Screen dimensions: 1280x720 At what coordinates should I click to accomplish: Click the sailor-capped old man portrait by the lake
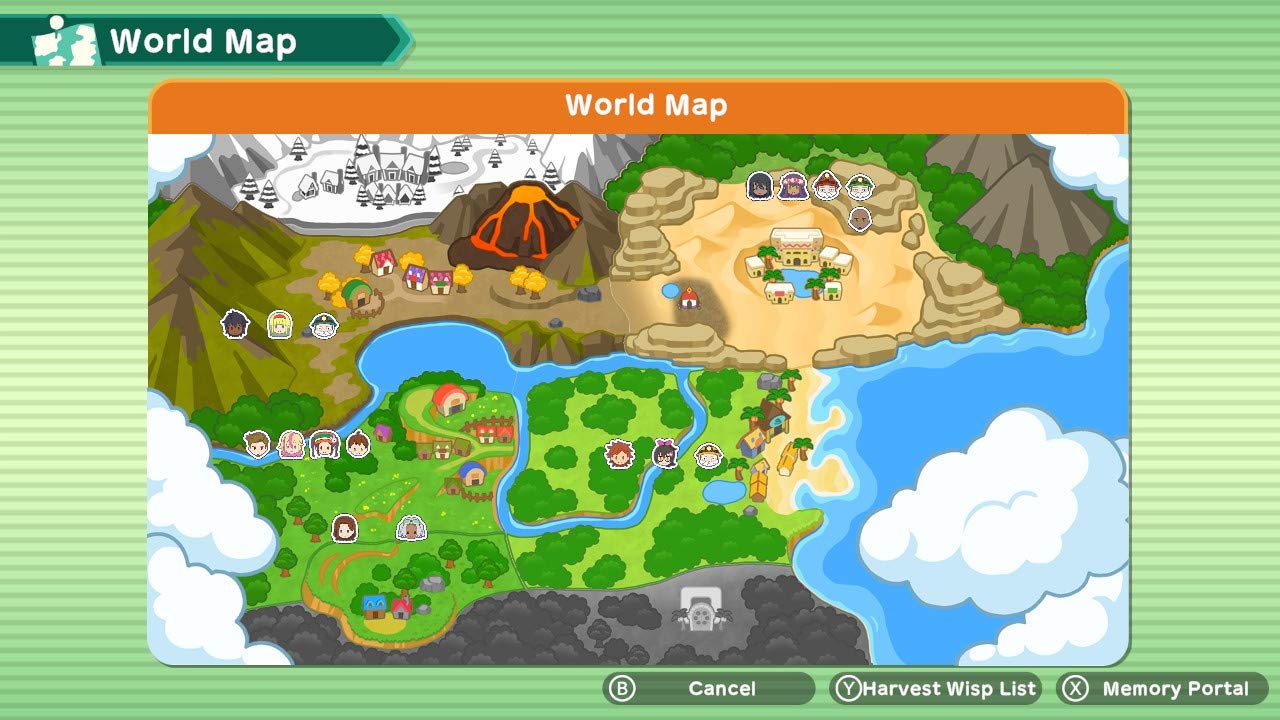click(322, 325)
